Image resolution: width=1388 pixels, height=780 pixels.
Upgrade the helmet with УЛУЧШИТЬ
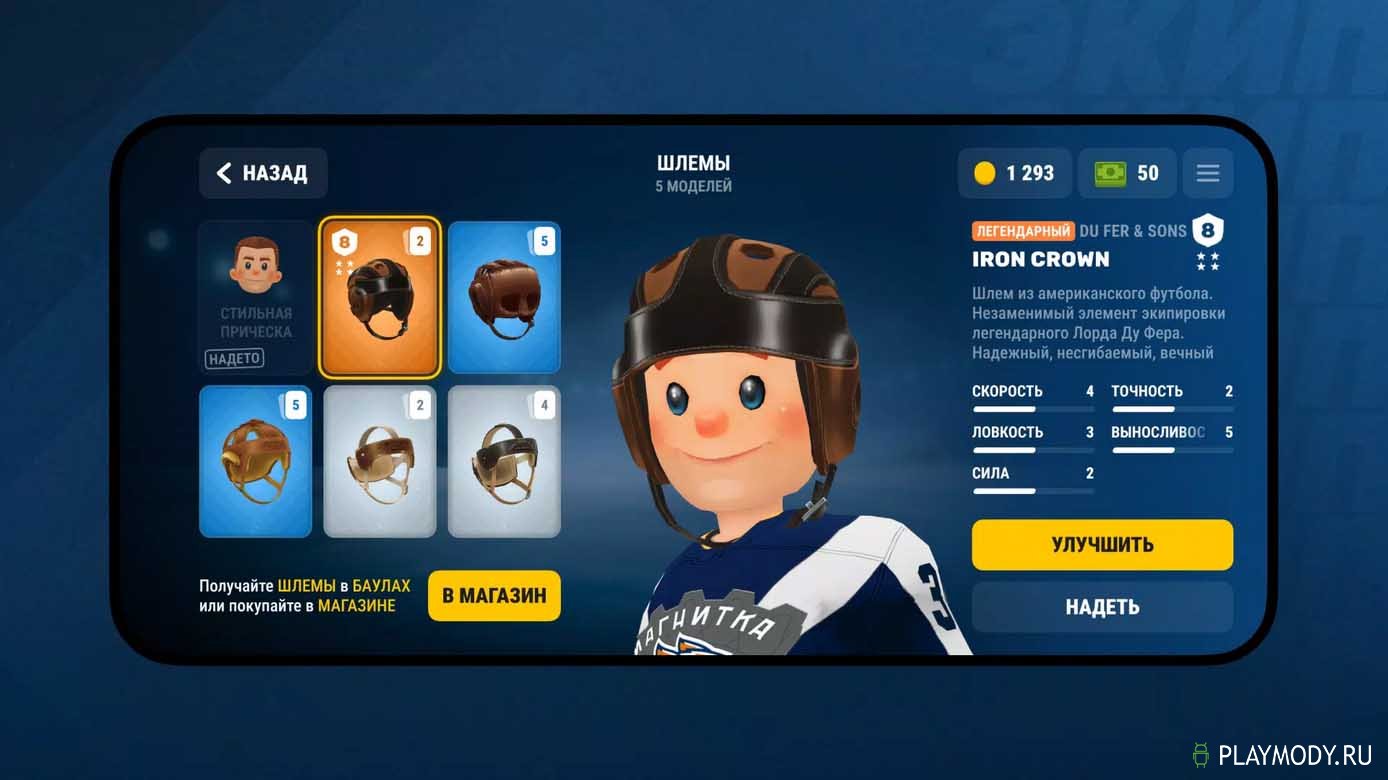(1102, 545)
